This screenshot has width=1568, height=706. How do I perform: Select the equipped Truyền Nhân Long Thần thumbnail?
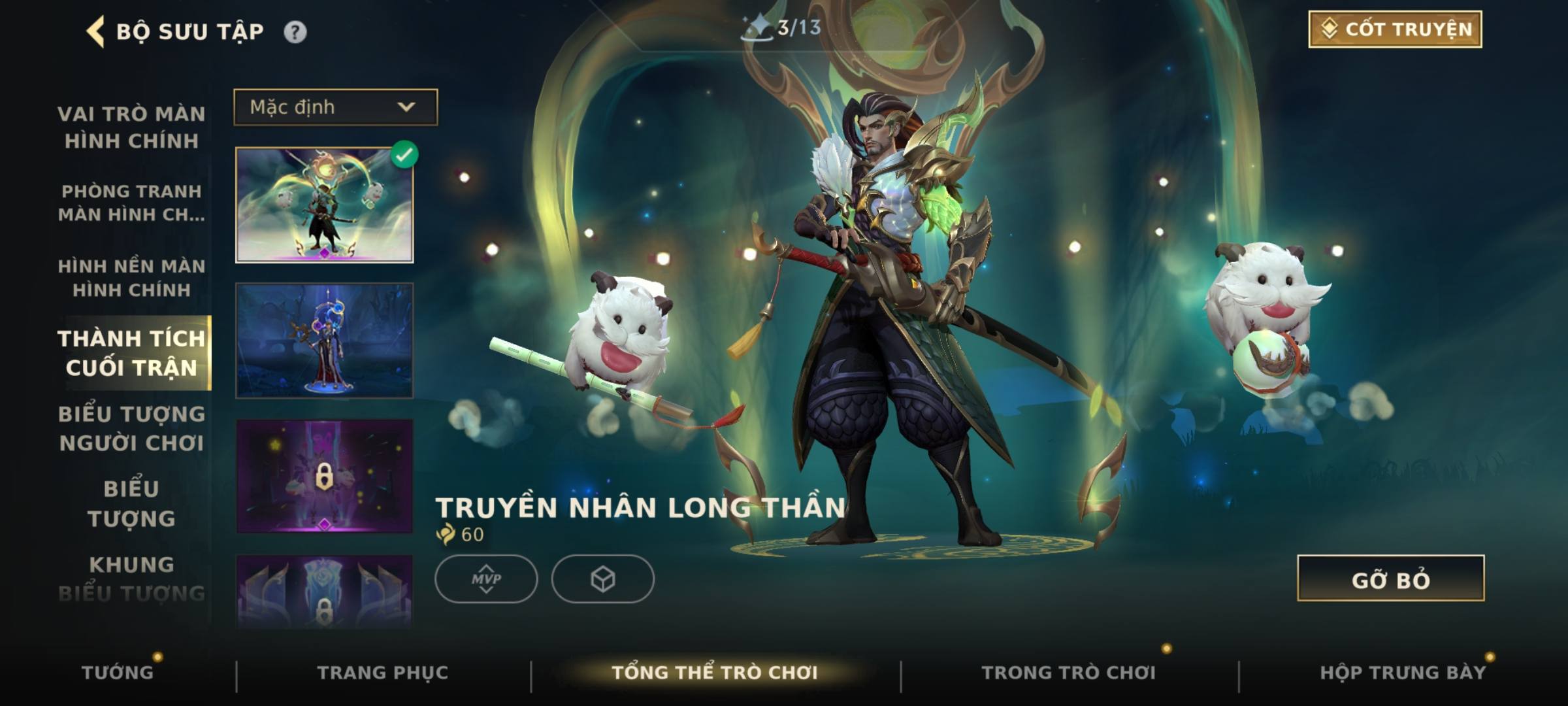coord(324,205)
